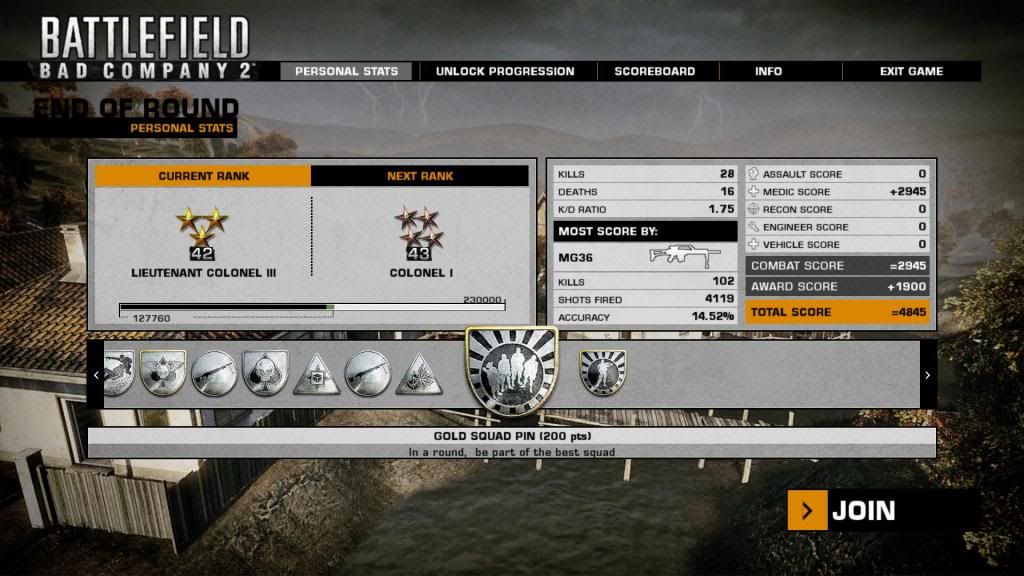The image size is (1024, 576).
Task: Choose Exit Game in the top menu
Action: [911, 71]
